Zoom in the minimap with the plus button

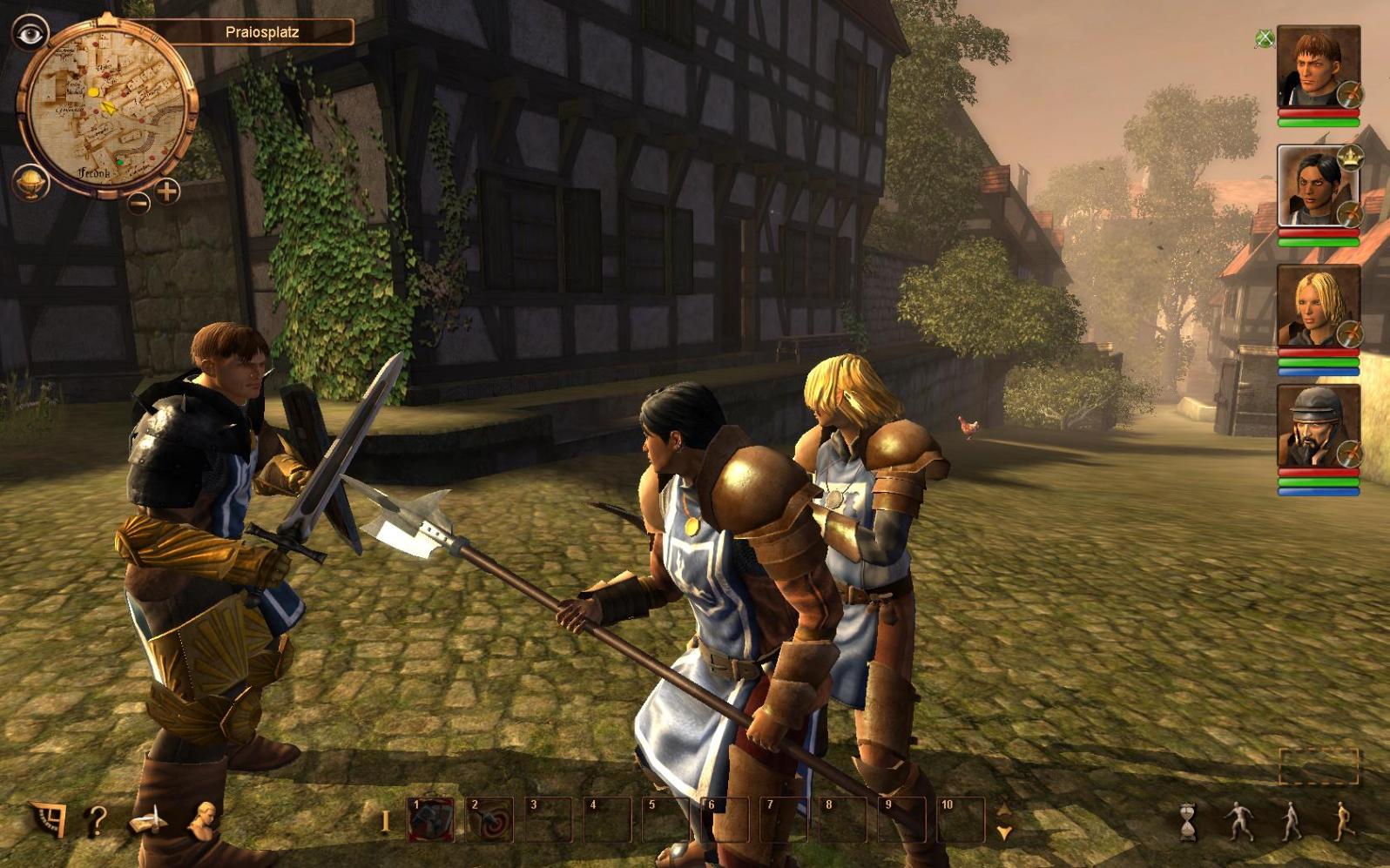(x=167, y=191)
